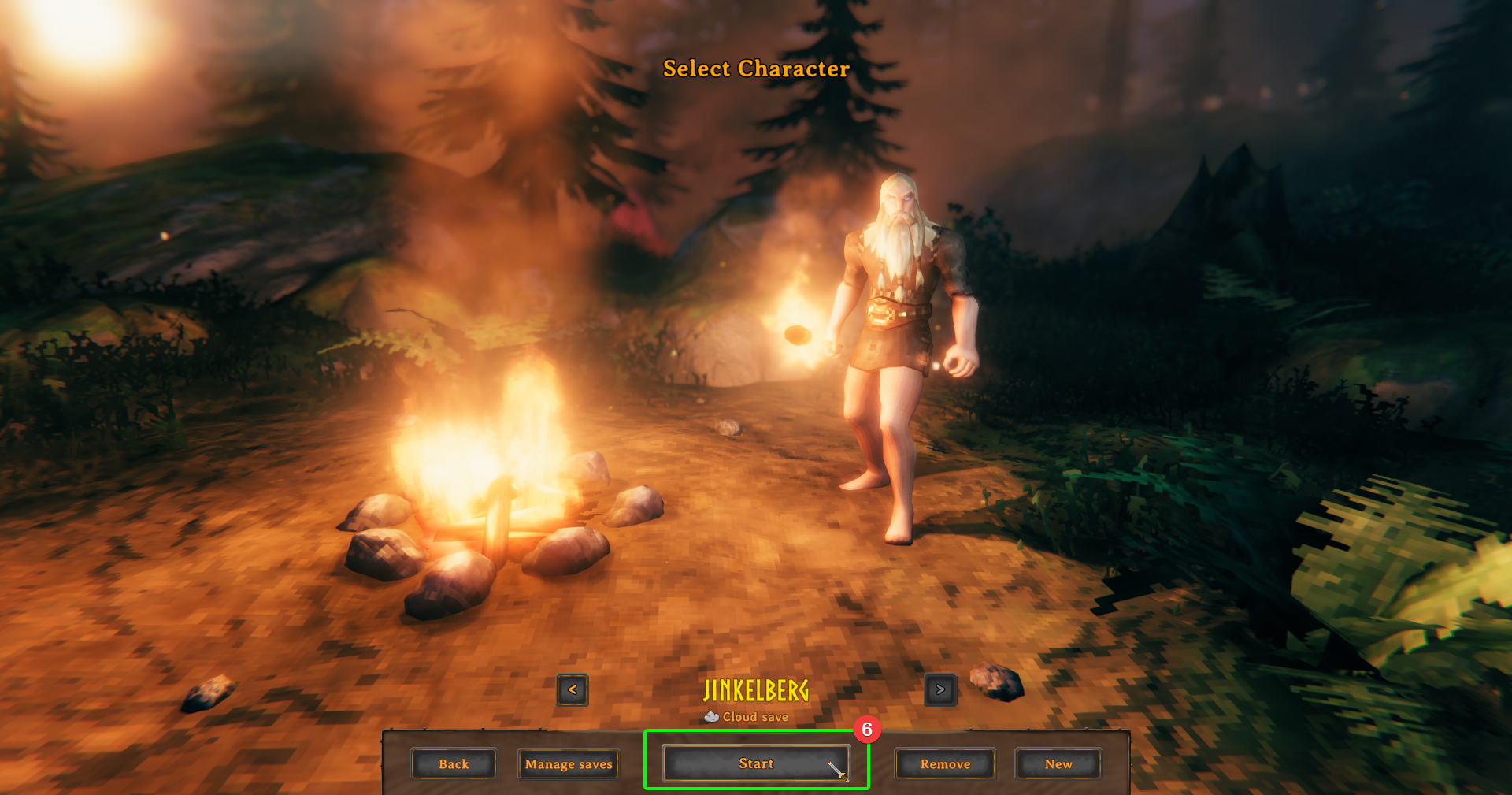Viewport: 1512px width, 795px height.
Task: Click the Cloud save label text
Action: [754, 716]
